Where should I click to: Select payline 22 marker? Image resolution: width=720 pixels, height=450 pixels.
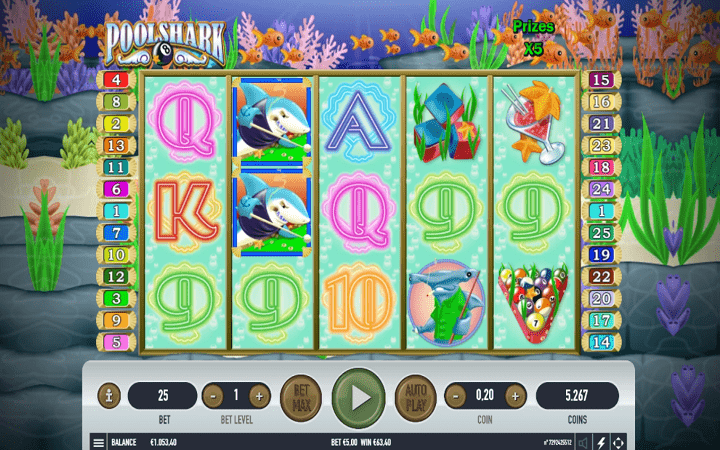pyautogui.click(x=602, y=276)
